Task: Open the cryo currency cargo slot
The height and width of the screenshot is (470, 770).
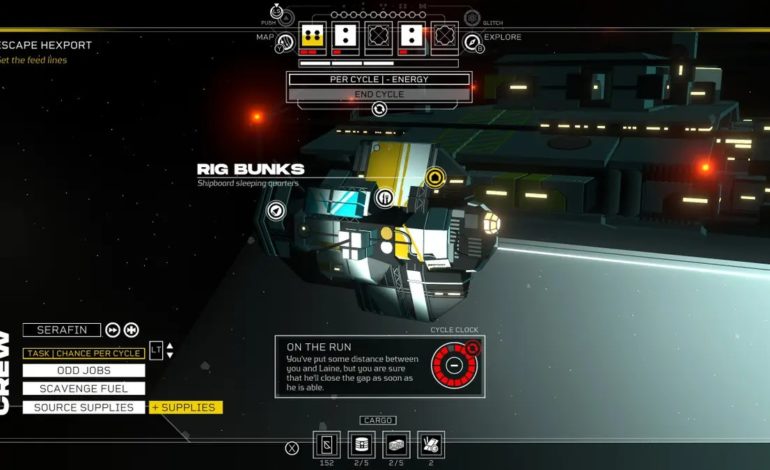Action: coord(327,445)
